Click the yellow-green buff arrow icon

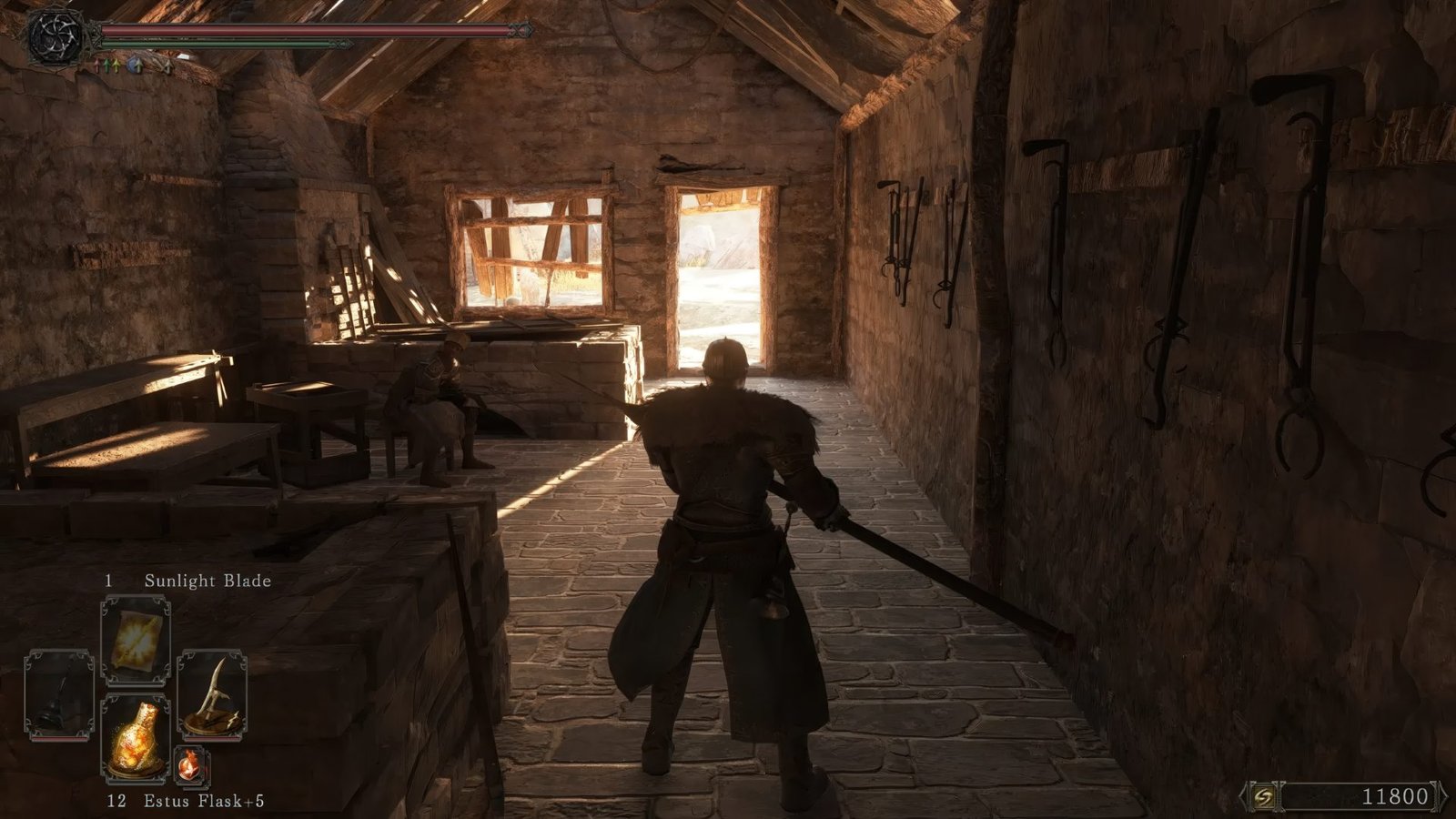tap(116, 65)
